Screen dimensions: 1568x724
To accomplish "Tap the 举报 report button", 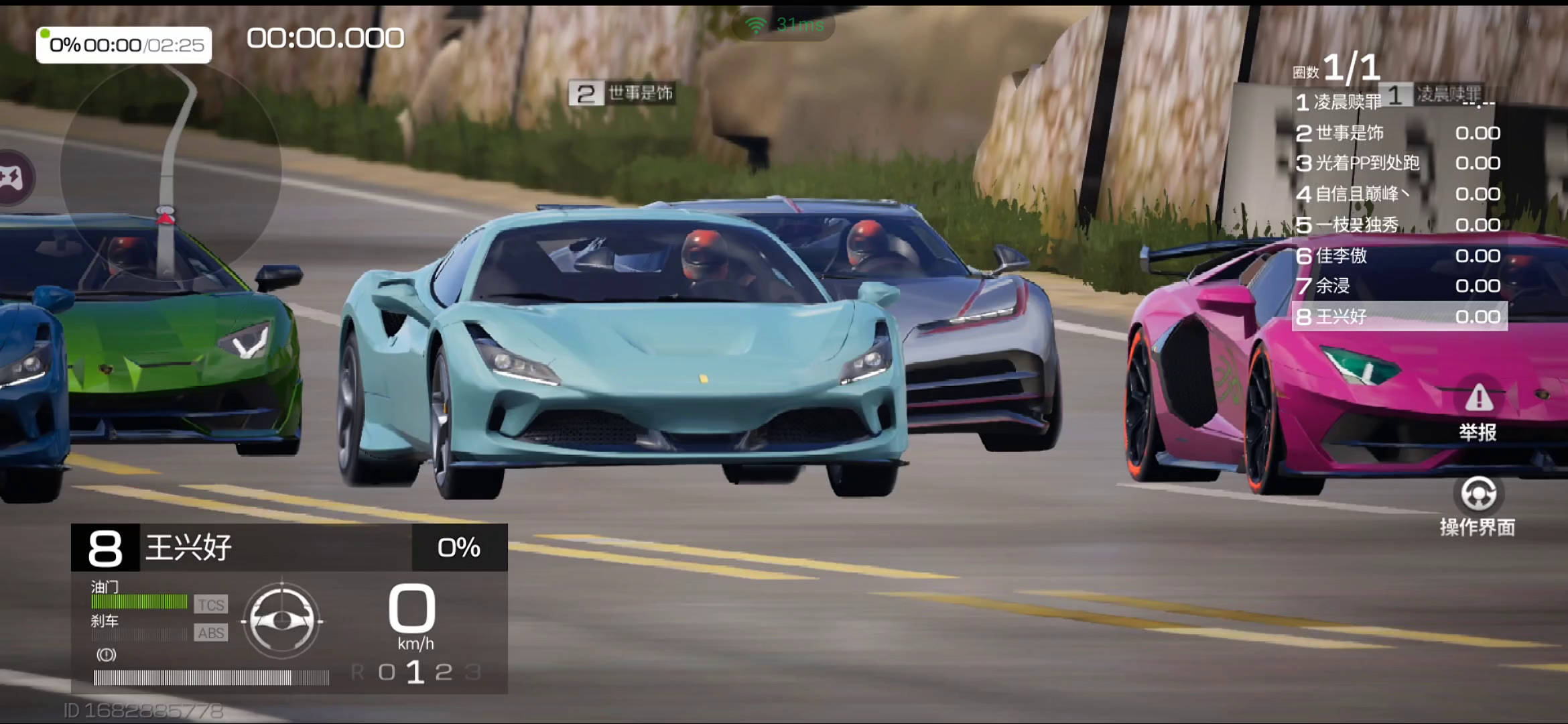I will tap(1478, 410).
